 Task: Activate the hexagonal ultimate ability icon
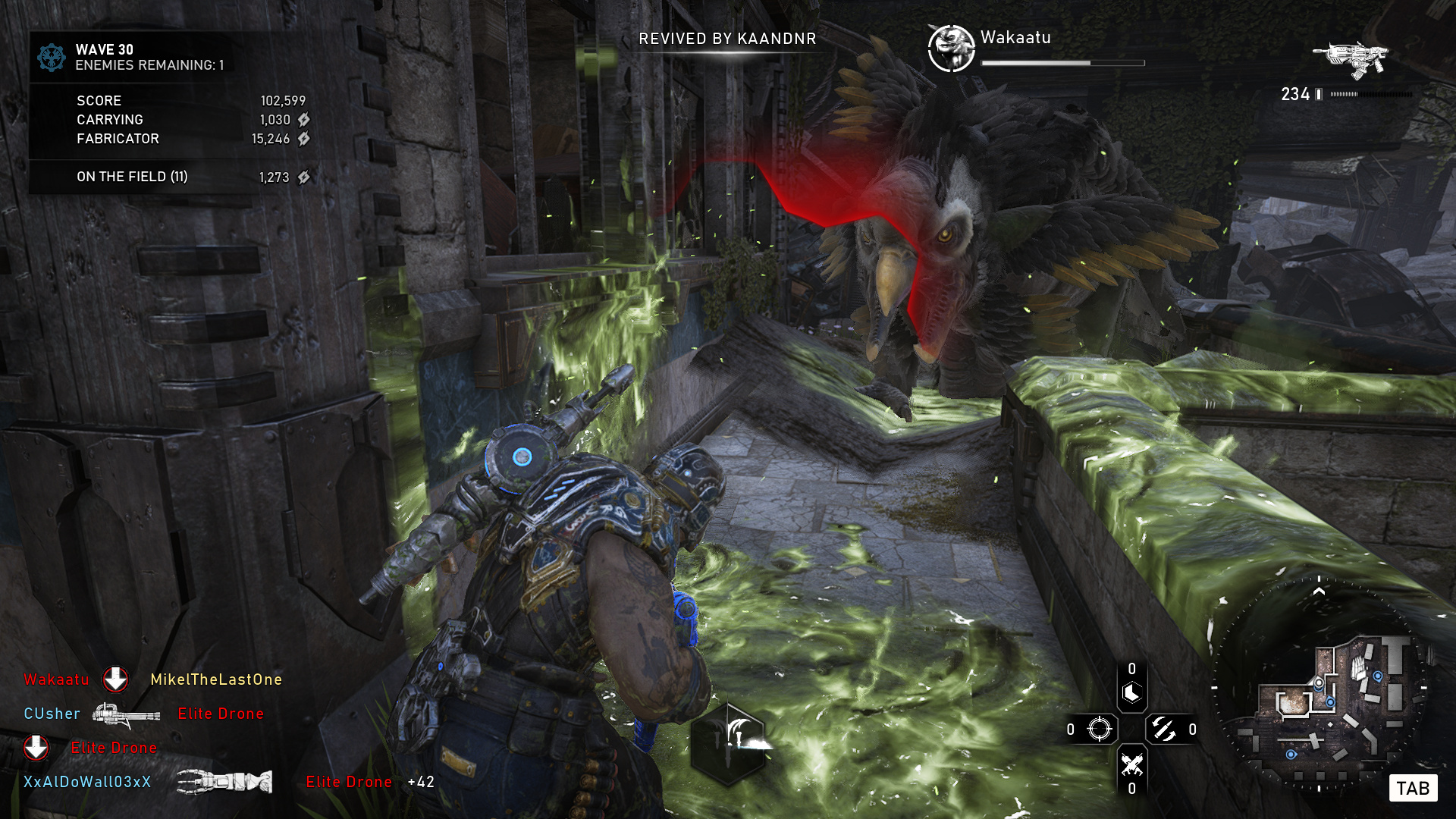728,744
